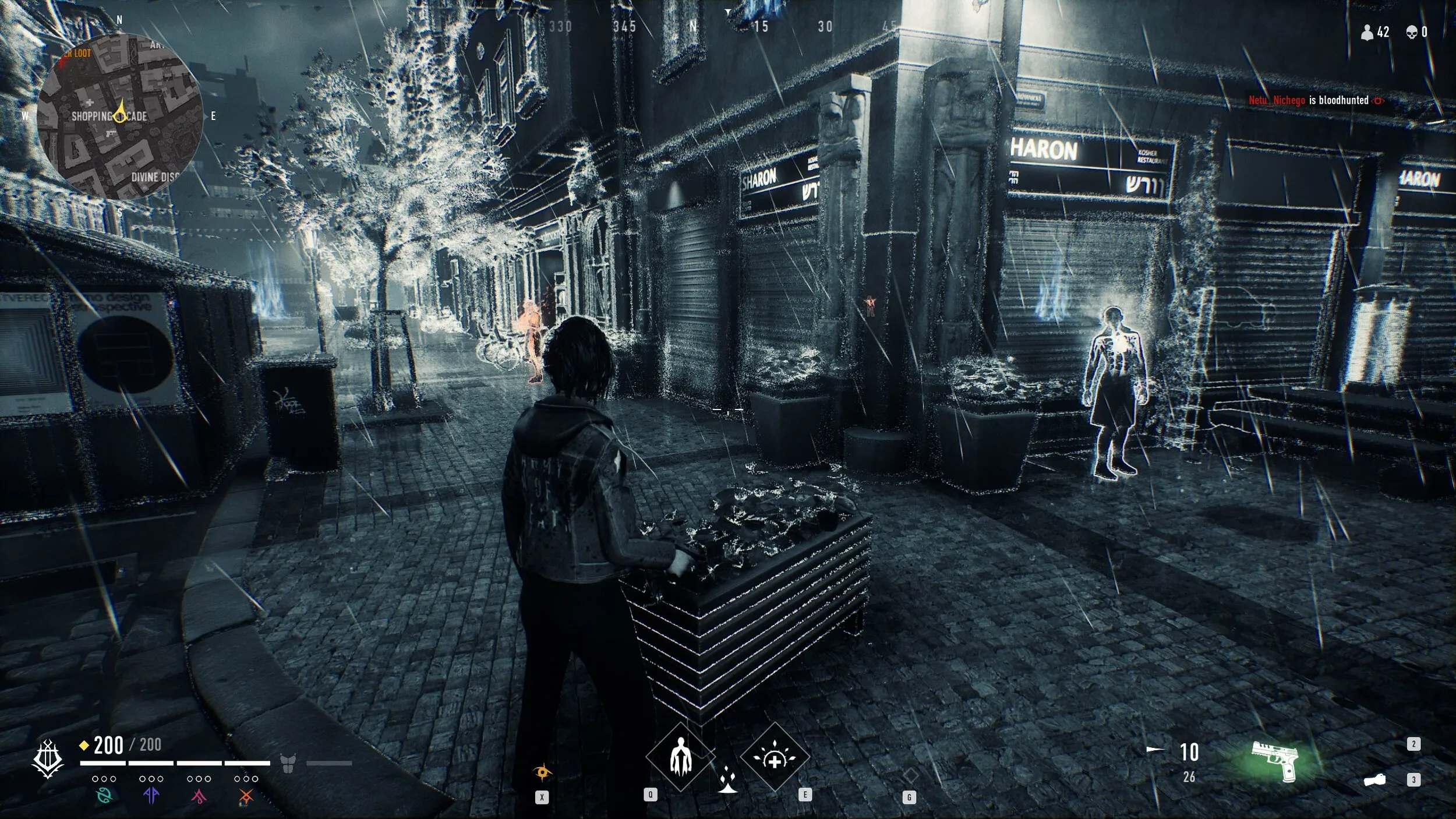Select the empty diamond item slot
1456x819 pixels.
click(x=910, y=775)
